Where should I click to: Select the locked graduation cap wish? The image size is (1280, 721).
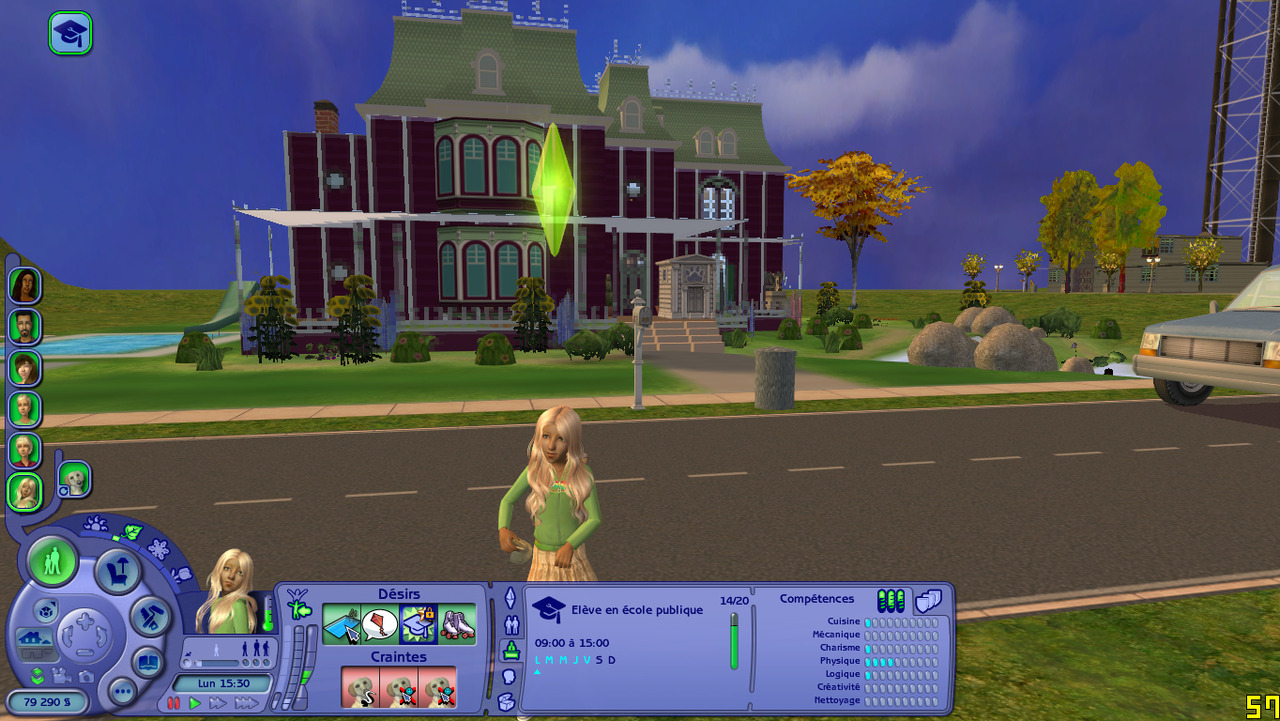point(418,625)
